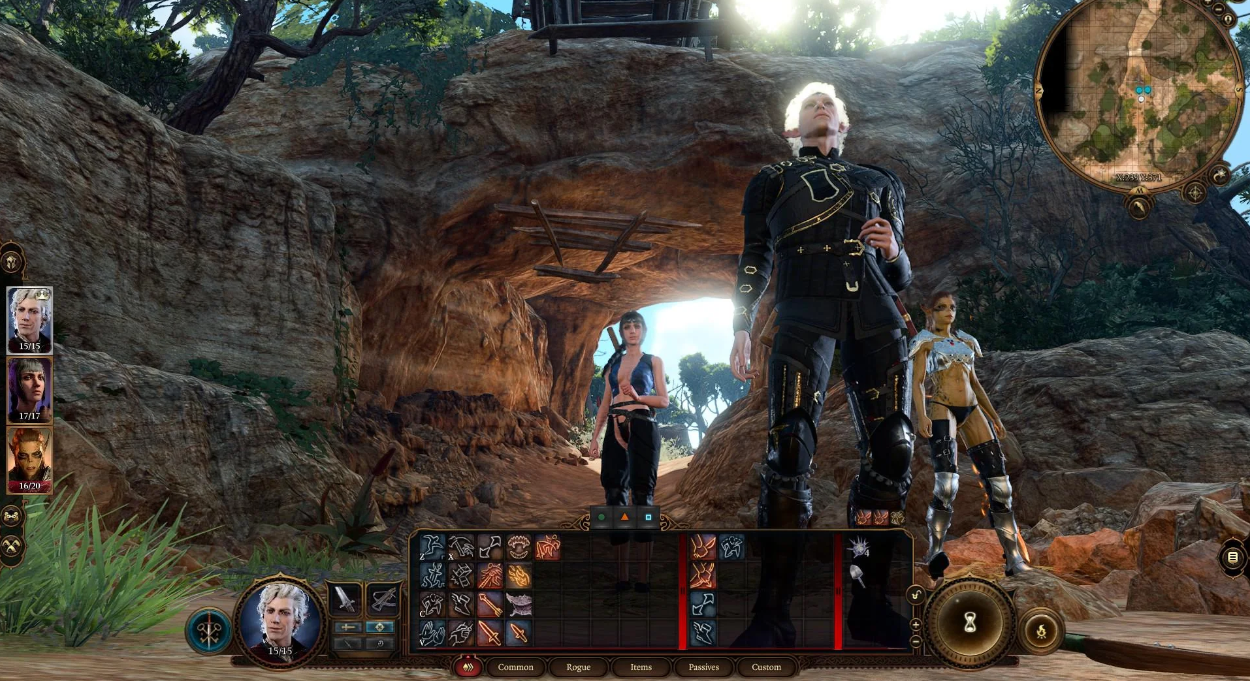The width and height of the screenshot is (1250, 681).
Task: Select Shadowheart's portrait showing 17/17
Action: (x=30, y=390)
